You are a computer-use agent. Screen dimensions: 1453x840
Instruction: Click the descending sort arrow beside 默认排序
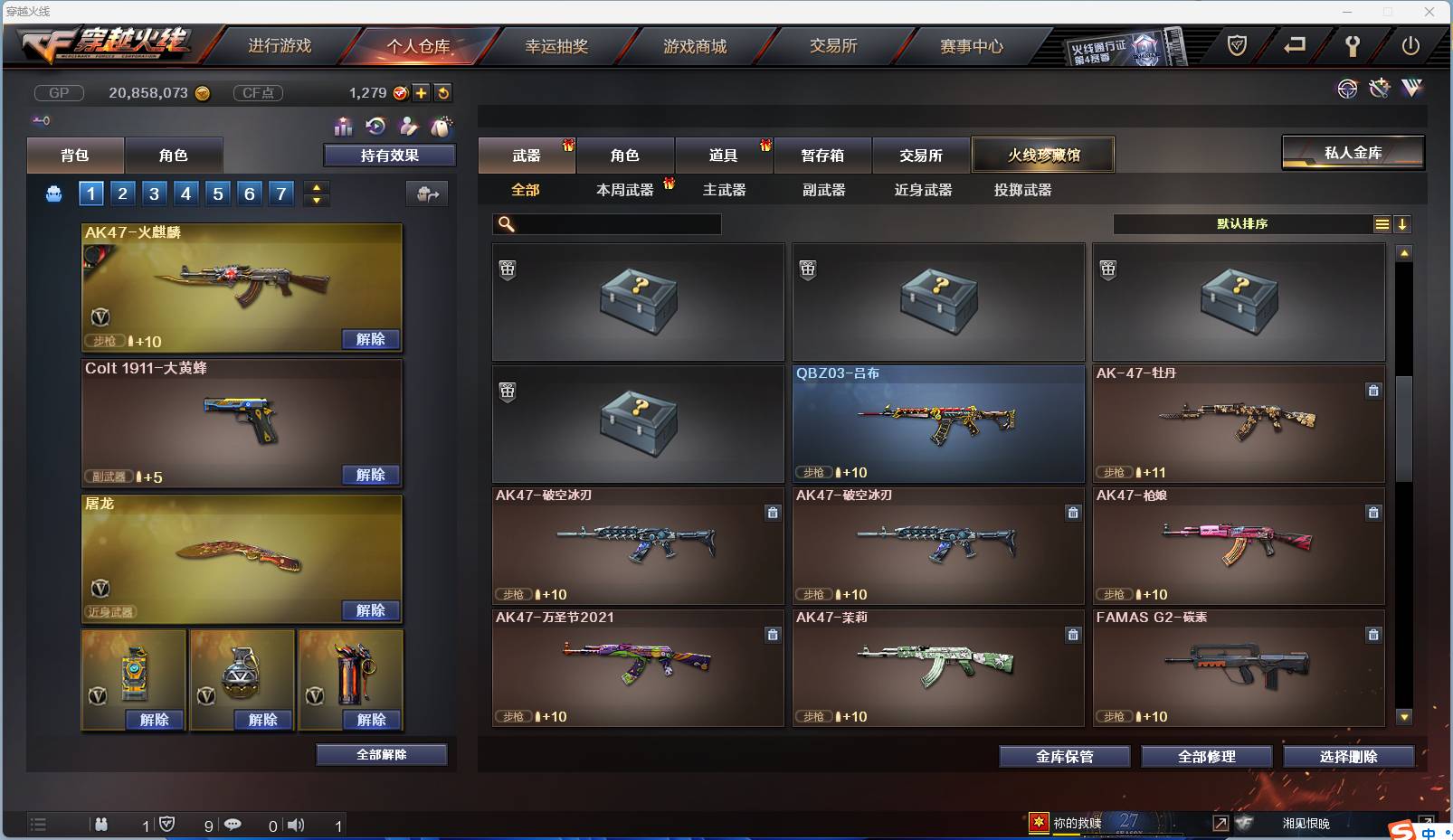point(1403,223)
